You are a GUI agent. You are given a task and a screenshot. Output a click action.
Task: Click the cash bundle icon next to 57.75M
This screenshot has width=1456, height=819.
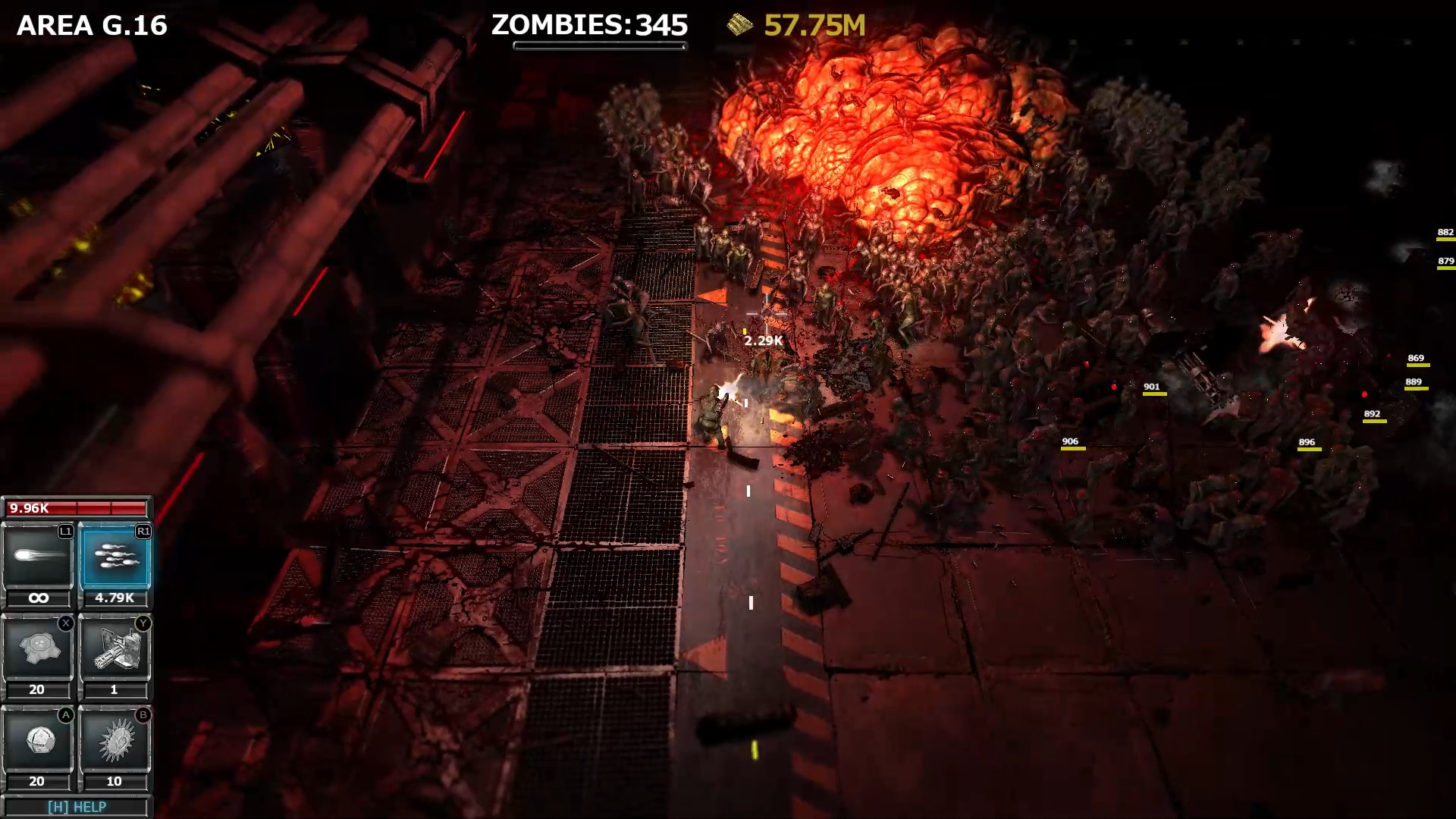click(738, 25)
